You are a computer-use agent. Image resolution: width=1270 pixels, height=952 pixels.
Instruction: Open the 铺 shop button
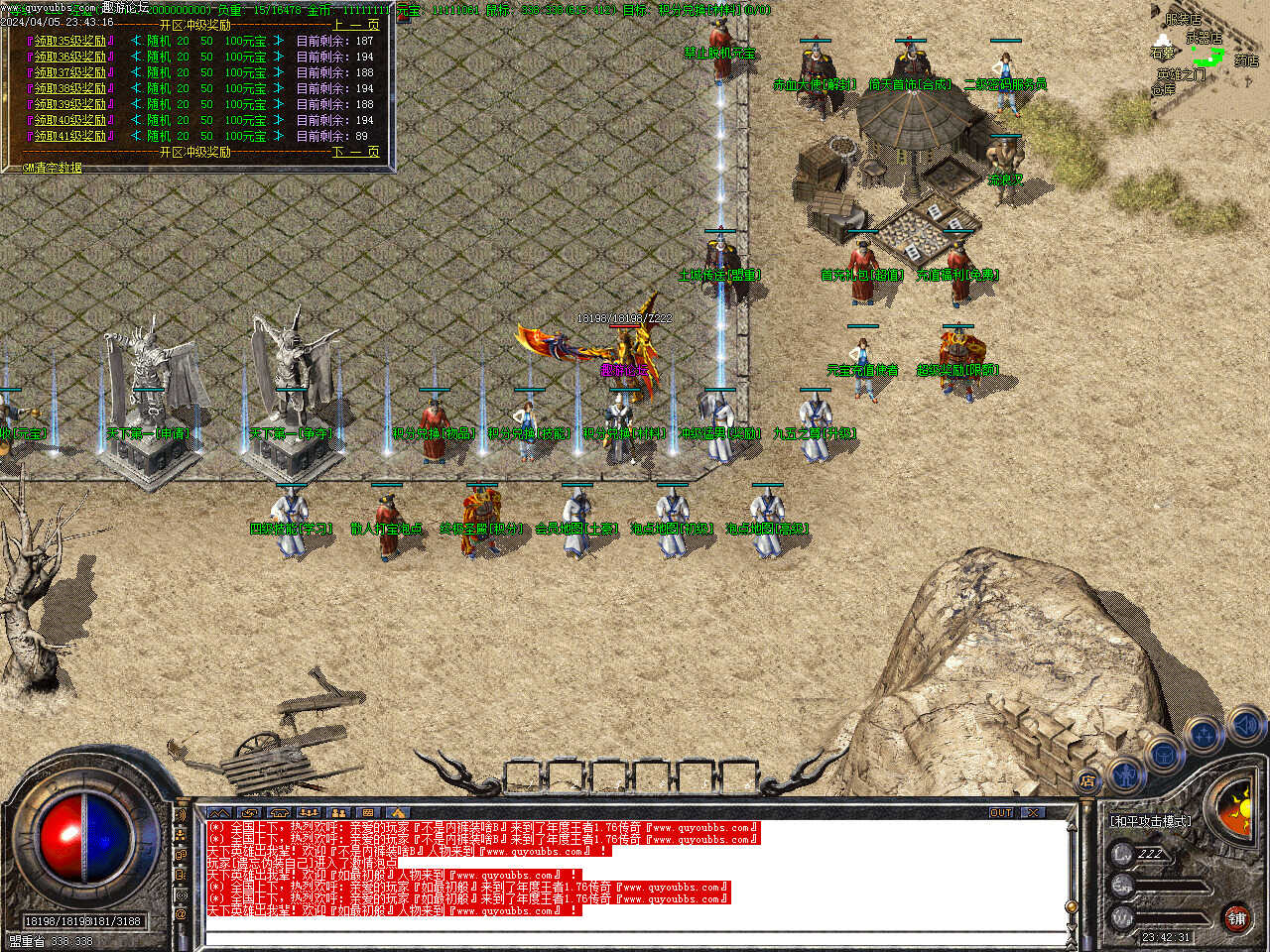(1236, 918)
